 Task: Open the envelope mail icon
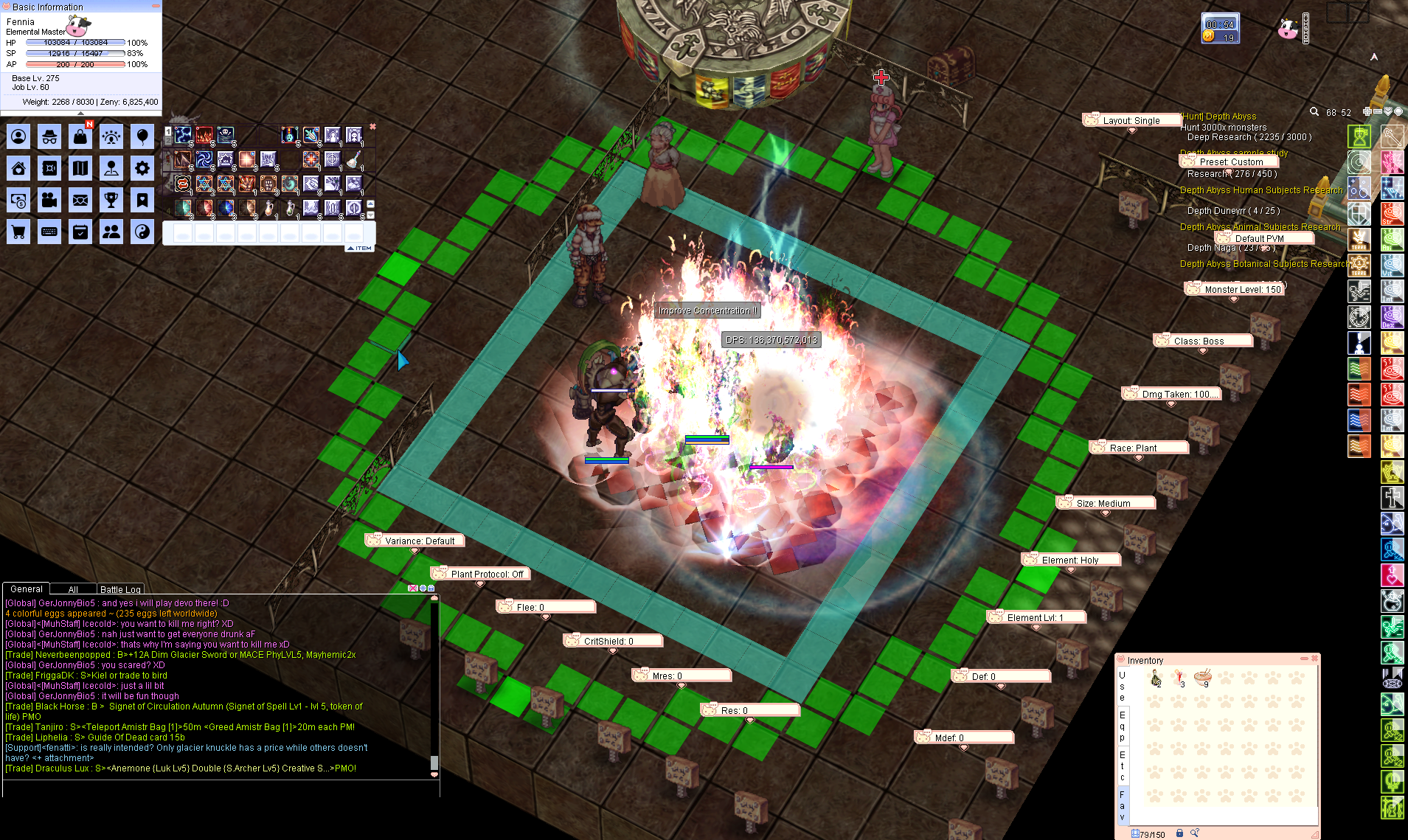pyautogui.click(x=80, y=199)
